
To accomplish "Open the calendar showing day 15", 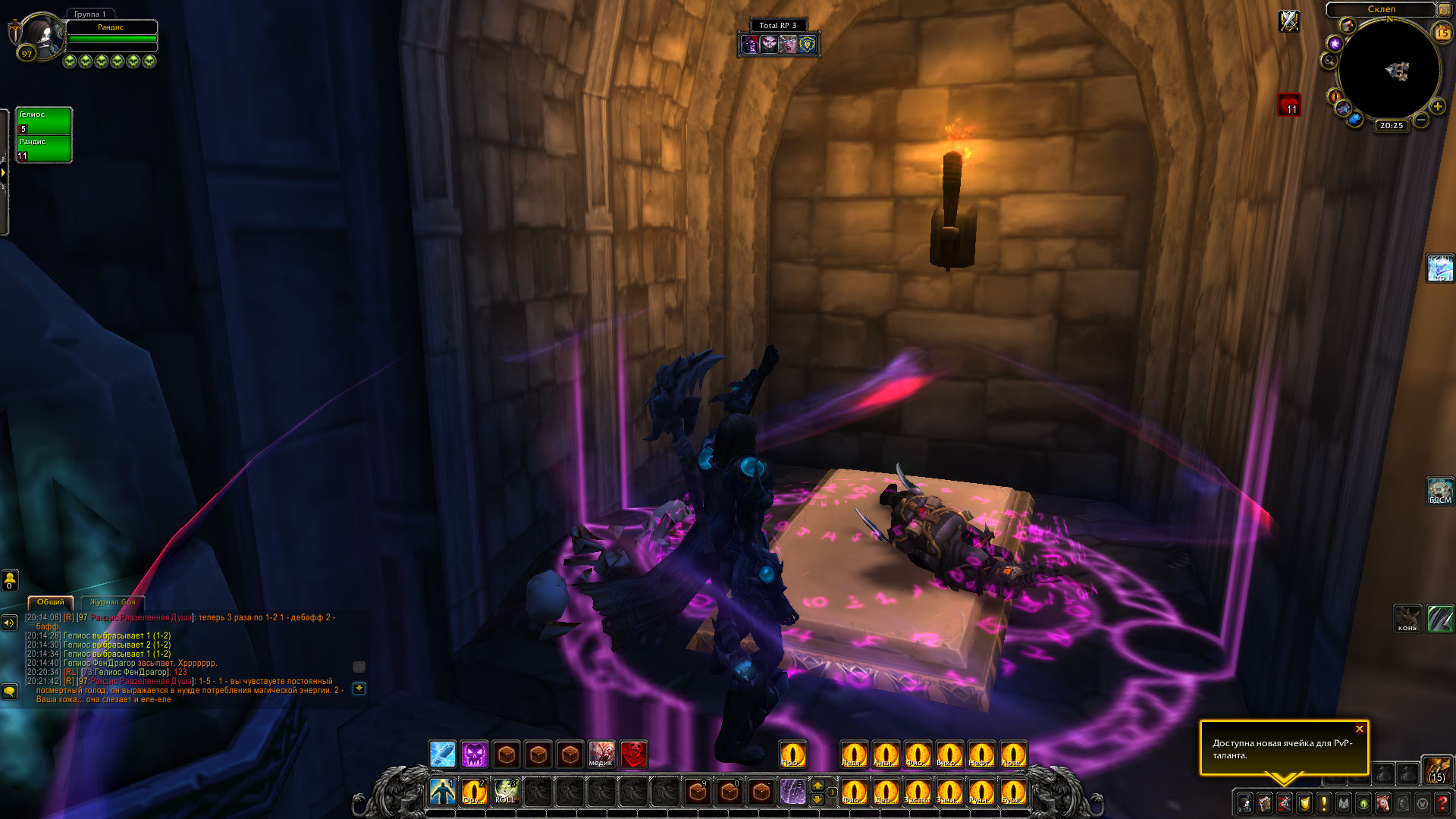I will pos(1442,33).
